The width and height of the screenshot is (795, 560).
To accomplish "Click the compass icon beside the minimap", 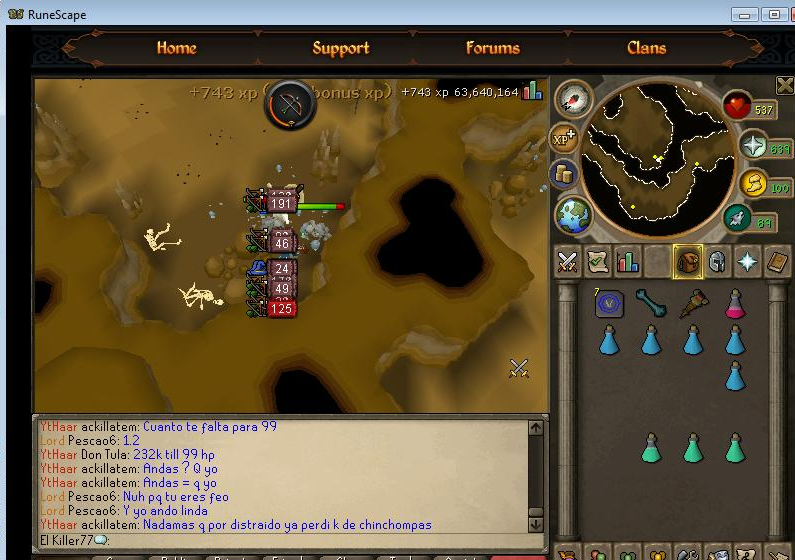I will pyautogui.click(x=573, y=99).
